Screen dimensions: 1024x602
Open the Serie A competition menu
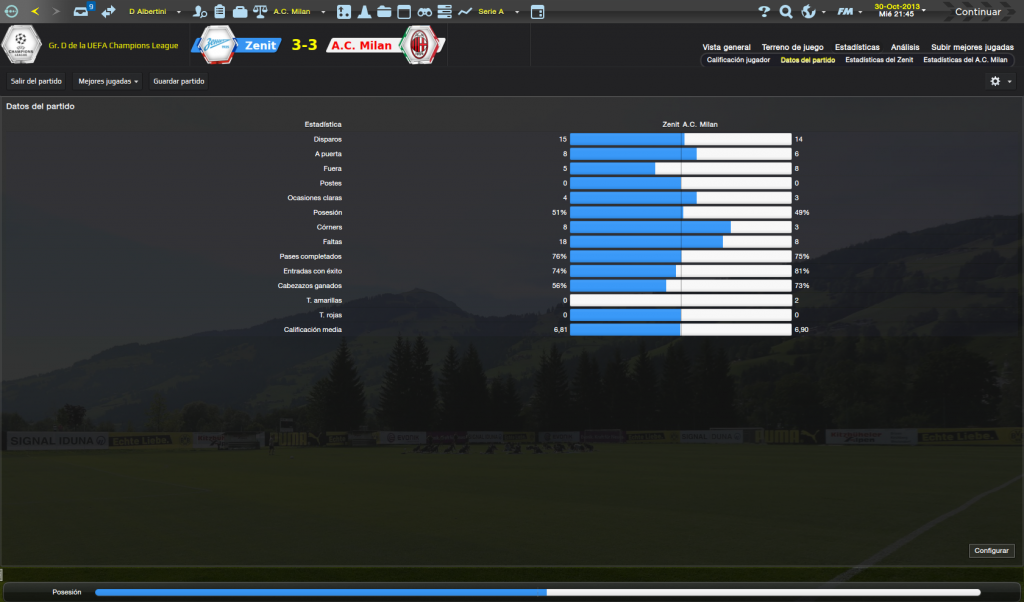[492, 12]
